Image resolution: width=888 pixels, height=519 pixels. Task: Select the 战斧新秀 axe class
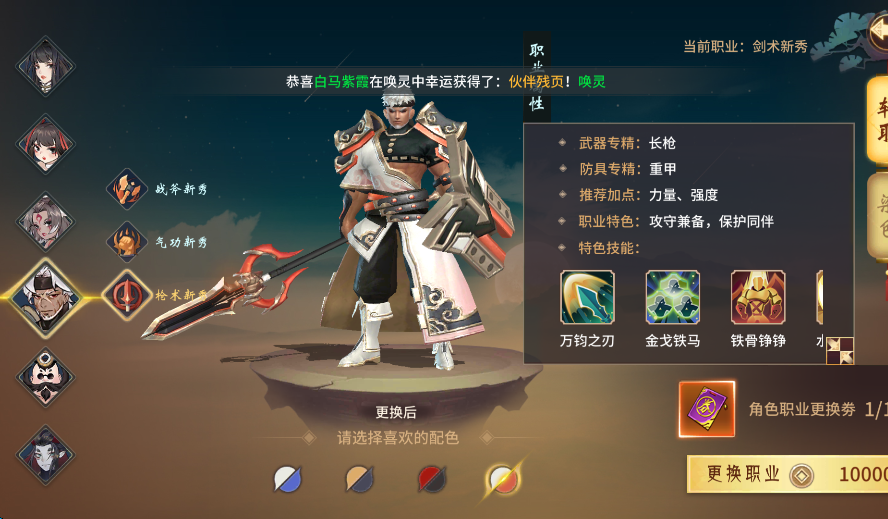tap(127, 189)
